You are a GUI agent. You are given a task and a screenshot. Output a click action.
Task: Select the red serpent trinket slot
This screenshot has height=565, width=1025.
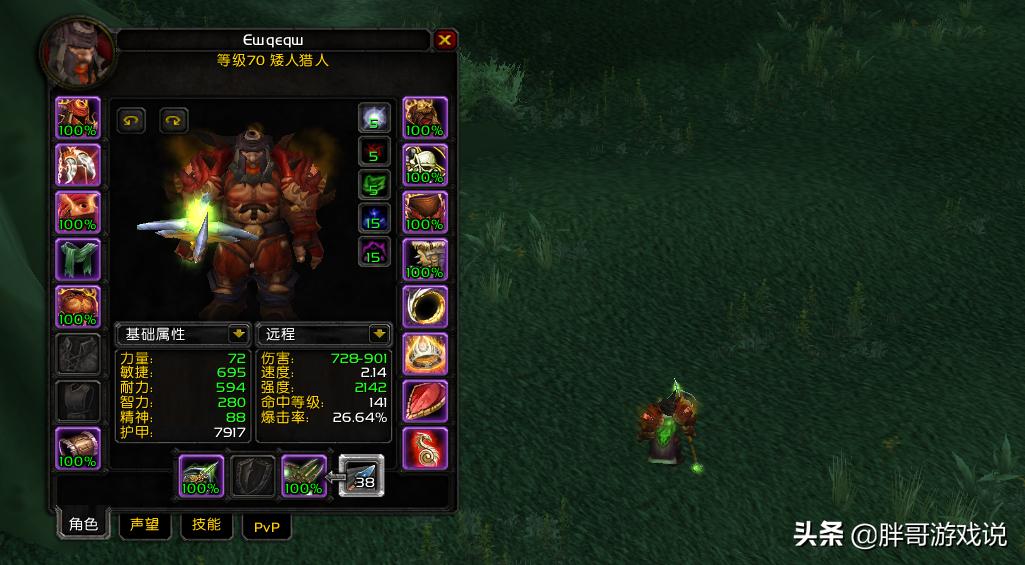click(425, 448)
